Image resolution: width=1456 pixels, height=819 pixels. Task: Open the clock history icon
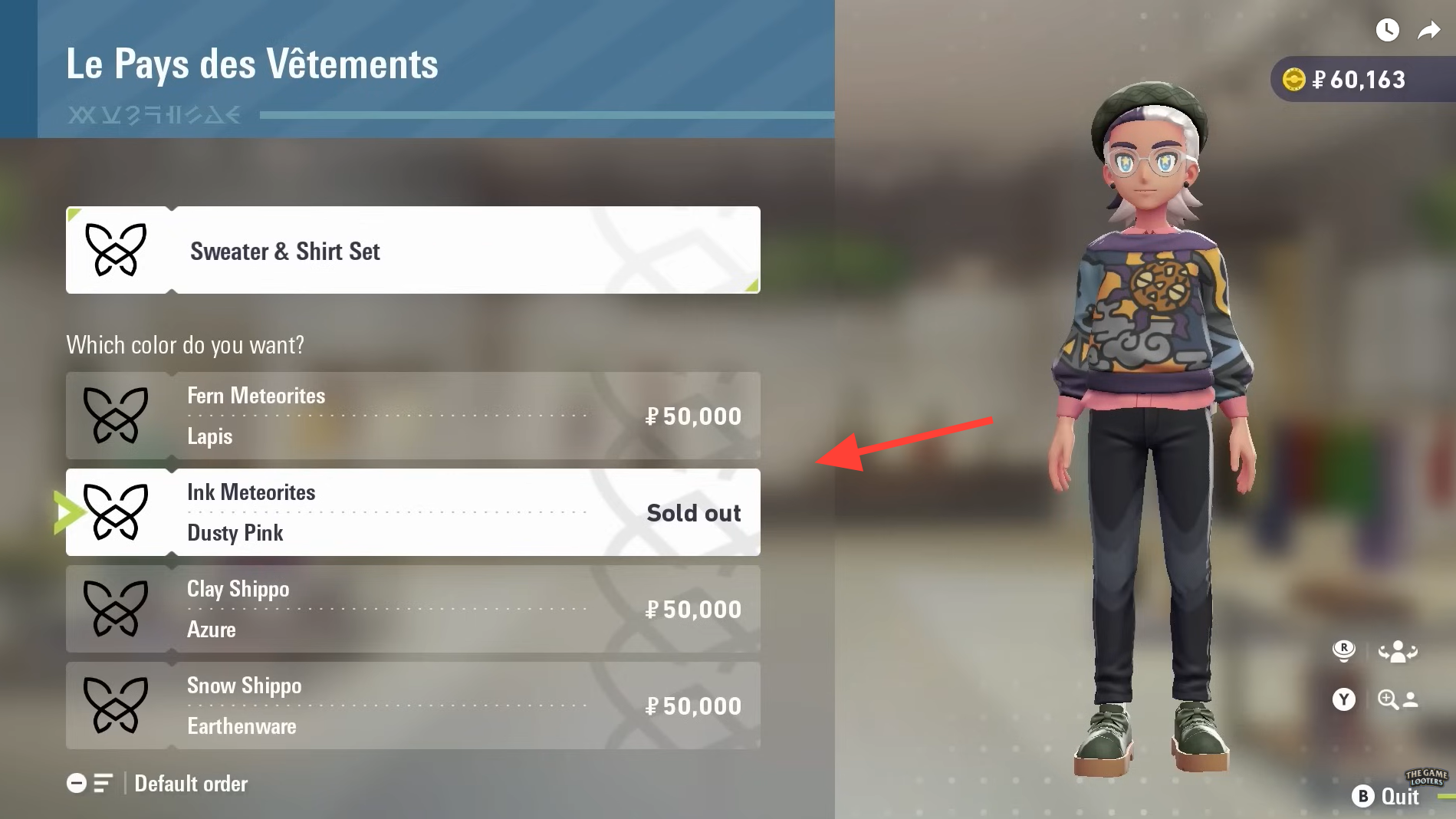pos(1387,31)
